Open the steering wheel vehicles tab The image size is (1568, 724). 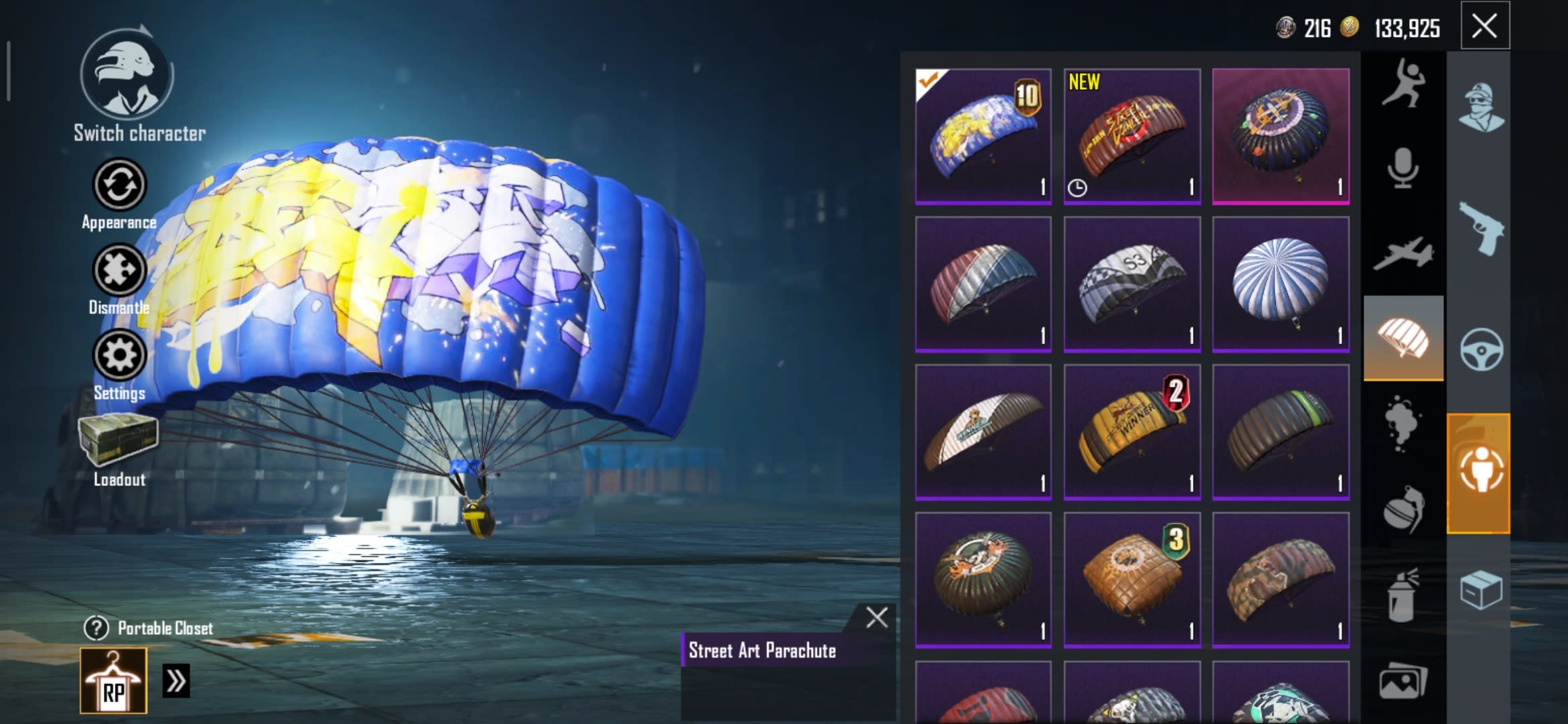point(1481,349)
